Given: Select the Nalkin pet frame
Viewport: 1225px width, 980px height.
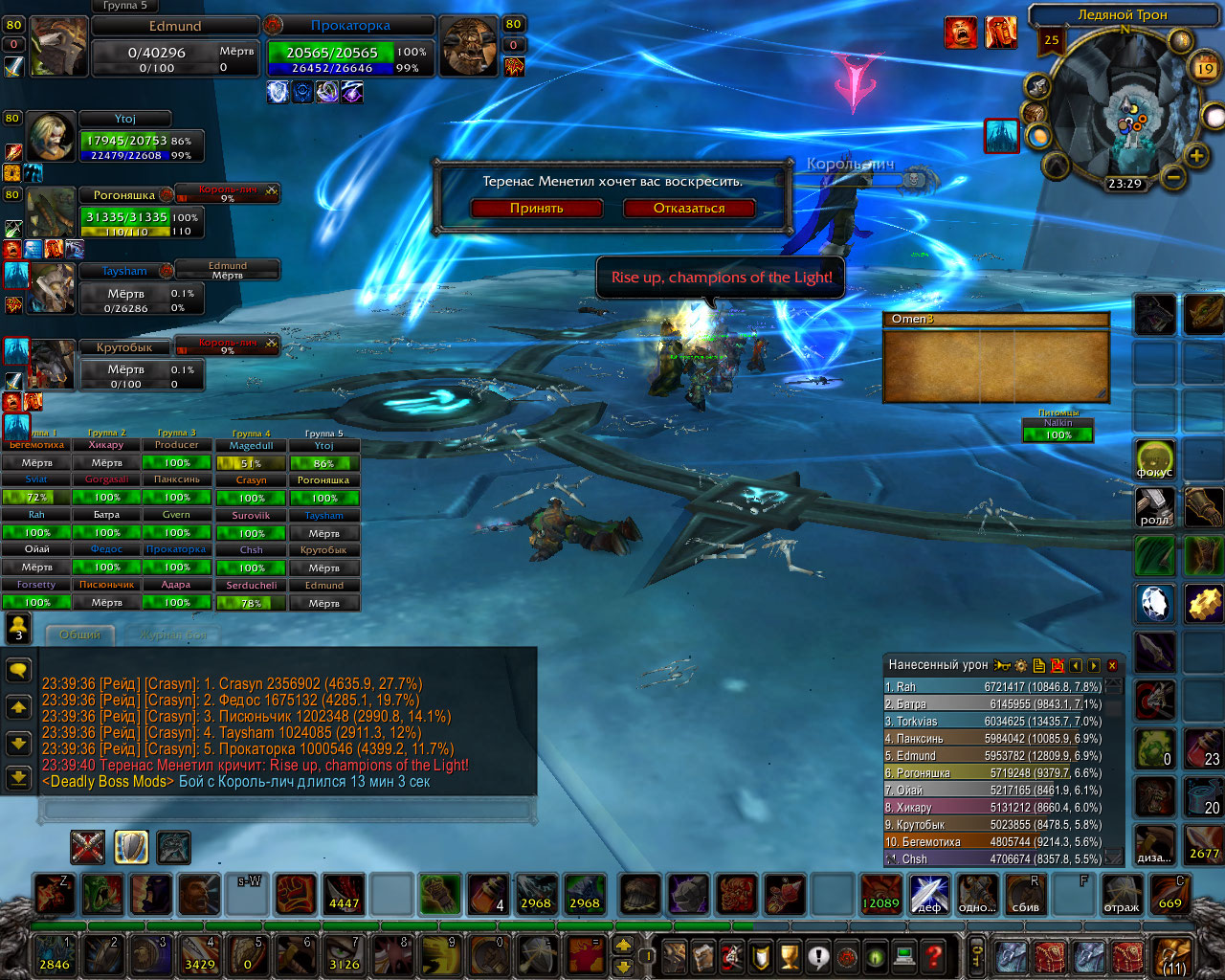Looking at the screenshot, I should (x=1058, y=423).
